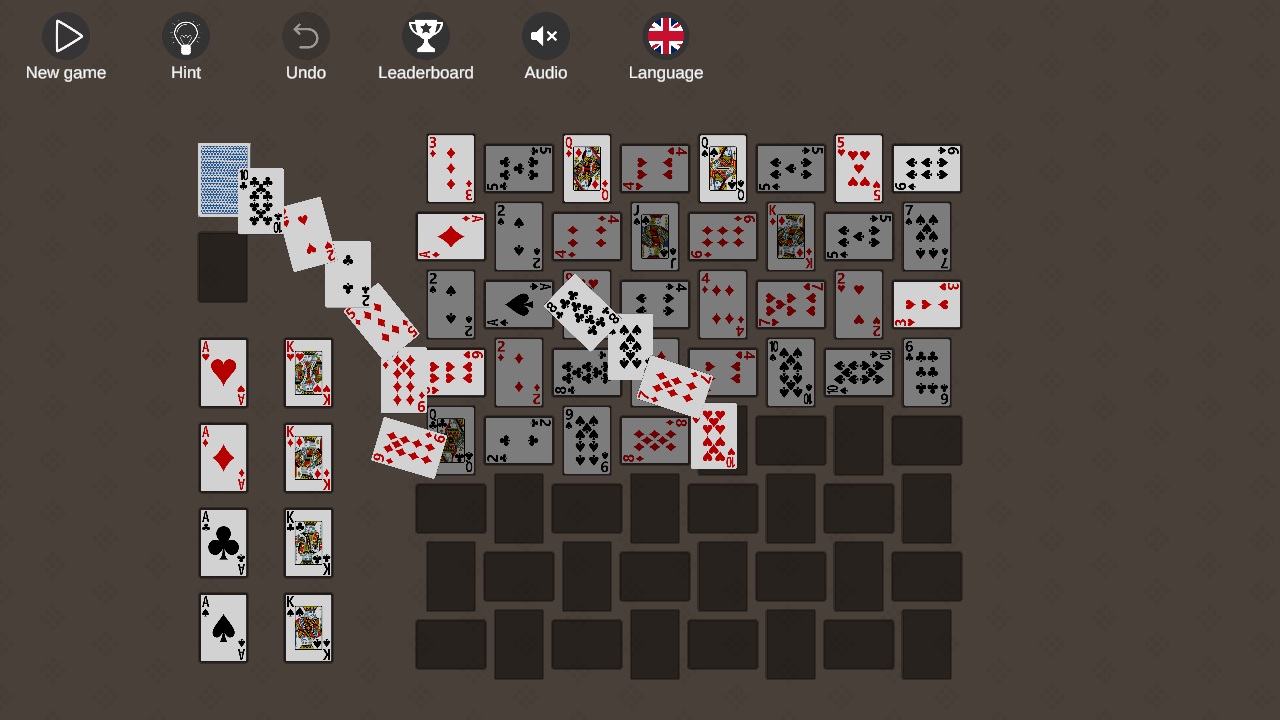Pick the 3 of Diamonds in the top row
Screen dimensions: 1280x720
pyautogui.click(x=451, y=167)
